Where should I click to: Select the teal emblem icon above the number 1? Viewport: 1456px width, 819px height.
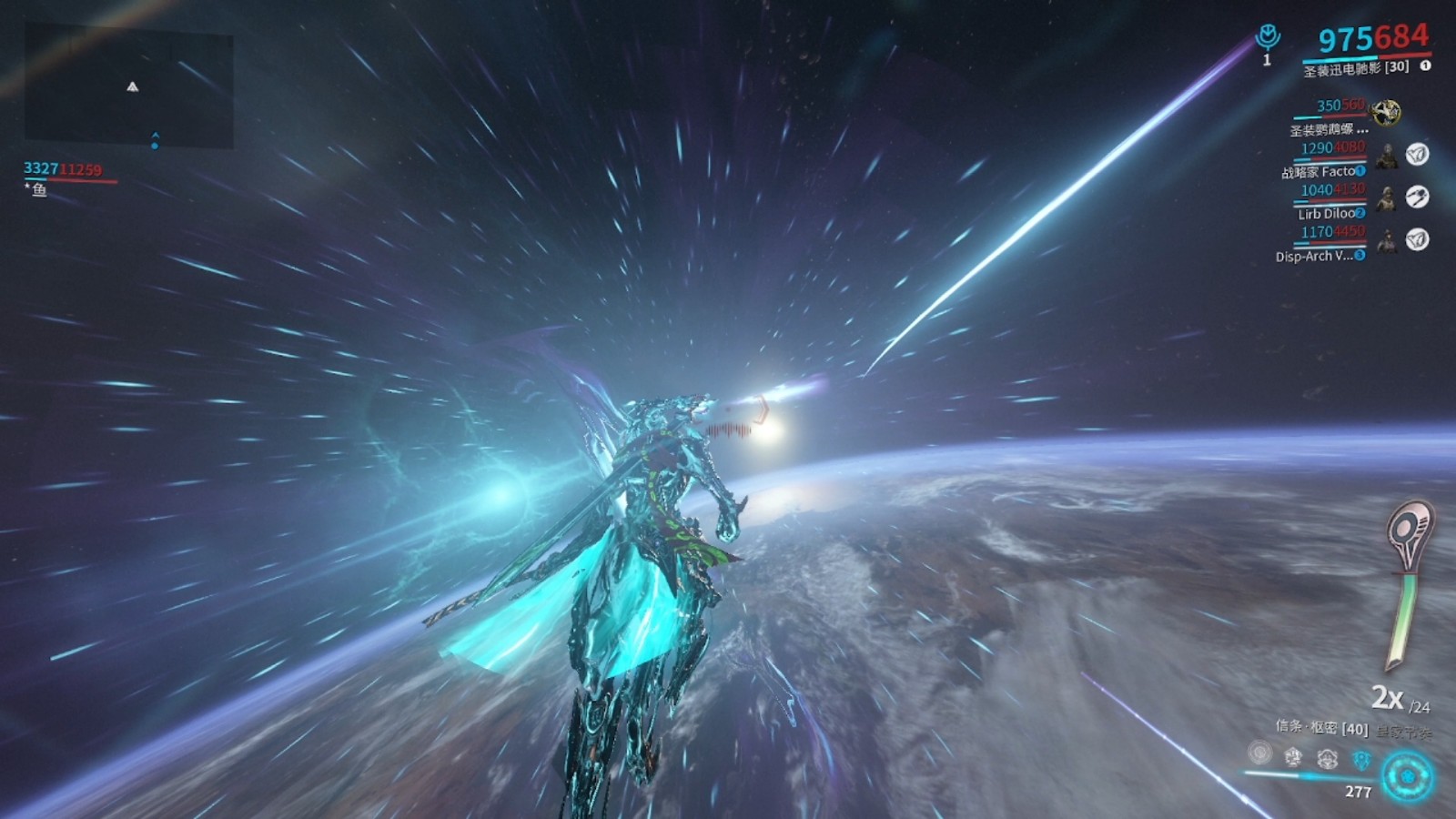tap(1267, 37)
